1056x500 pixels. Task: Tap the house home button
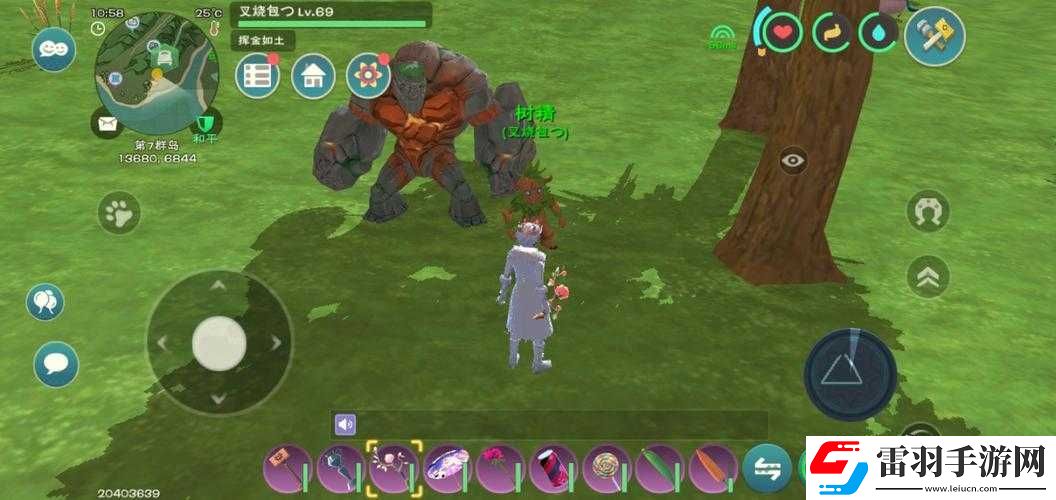click(x=313, y=76)
